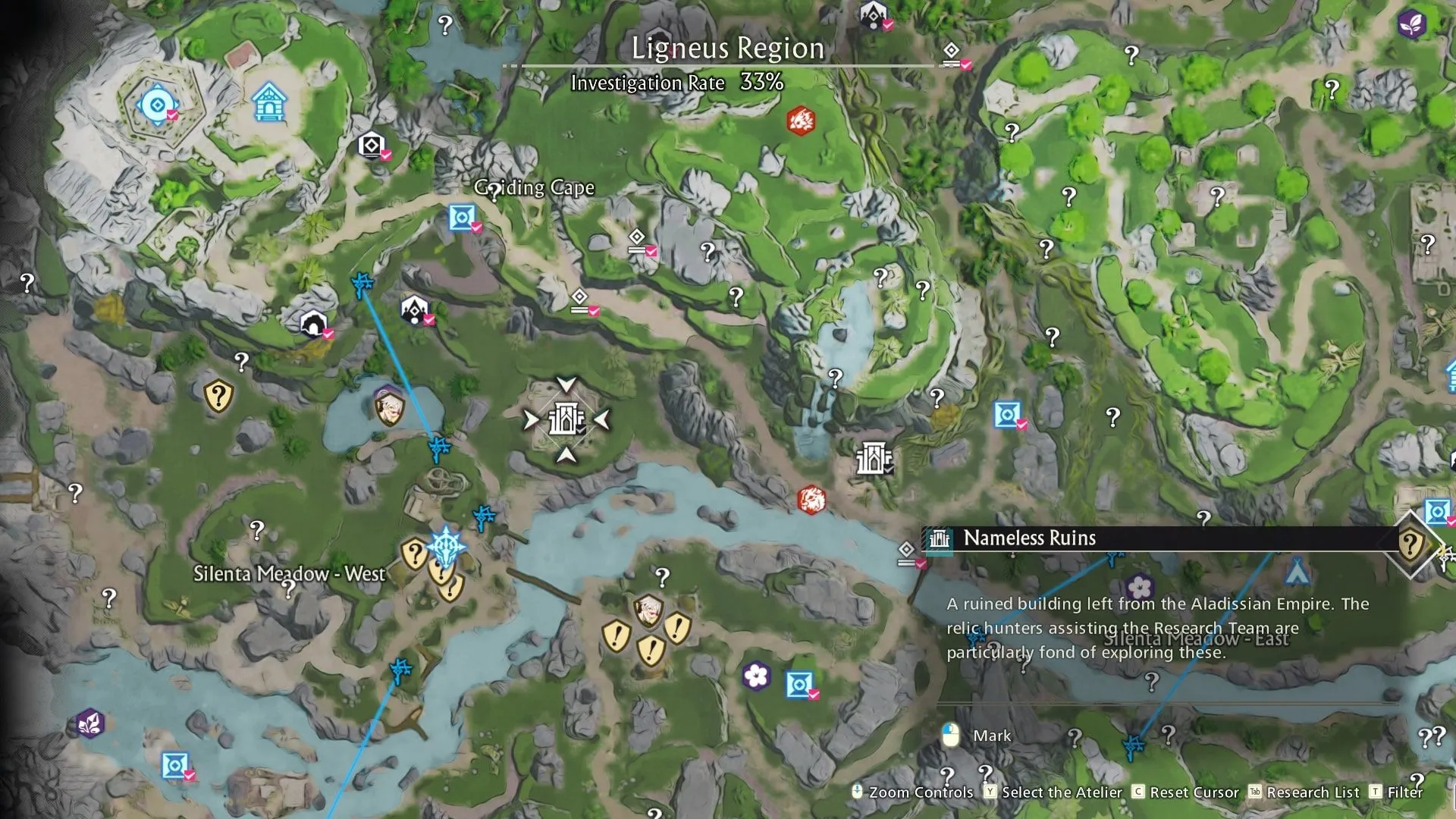Click the black cave entrance marker
Viewport: 1456px width, 819px height.
click(x=313, y=325)
